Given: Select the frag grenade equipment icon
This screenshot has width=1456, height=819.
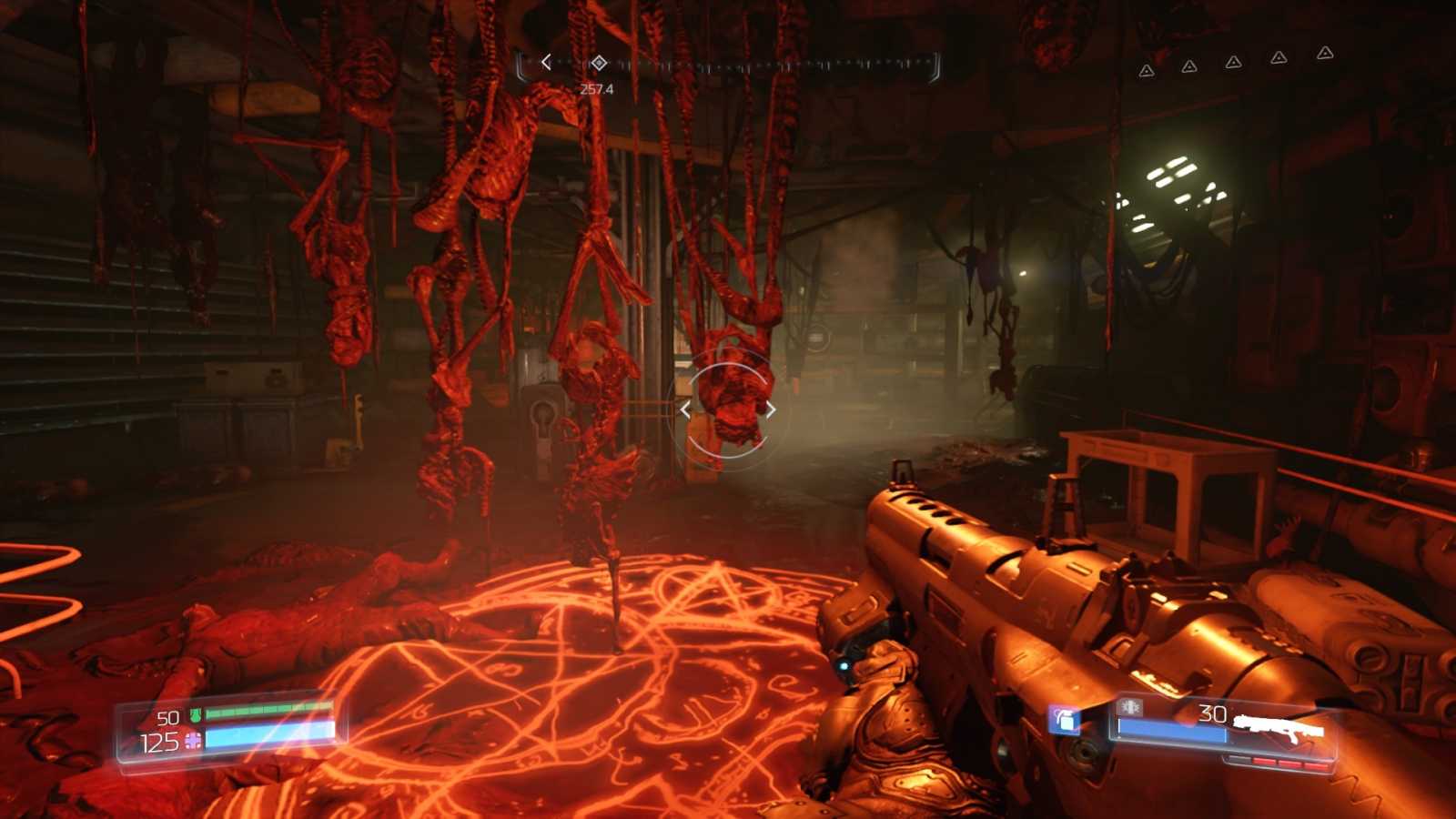Looking at the screenshot, I should click(1066, 720).
